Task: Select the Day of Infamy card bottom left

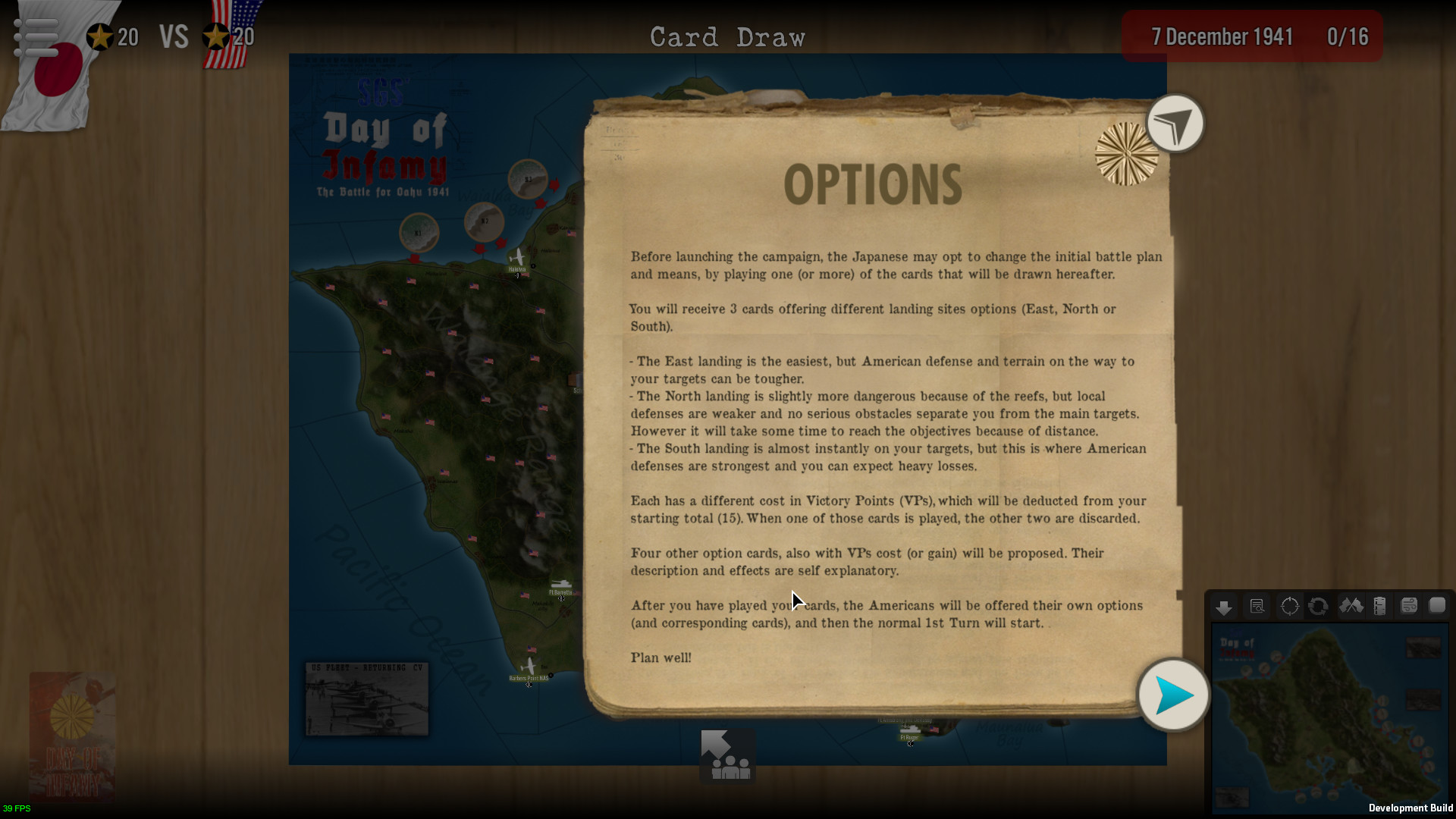Action: click(72, 736)
